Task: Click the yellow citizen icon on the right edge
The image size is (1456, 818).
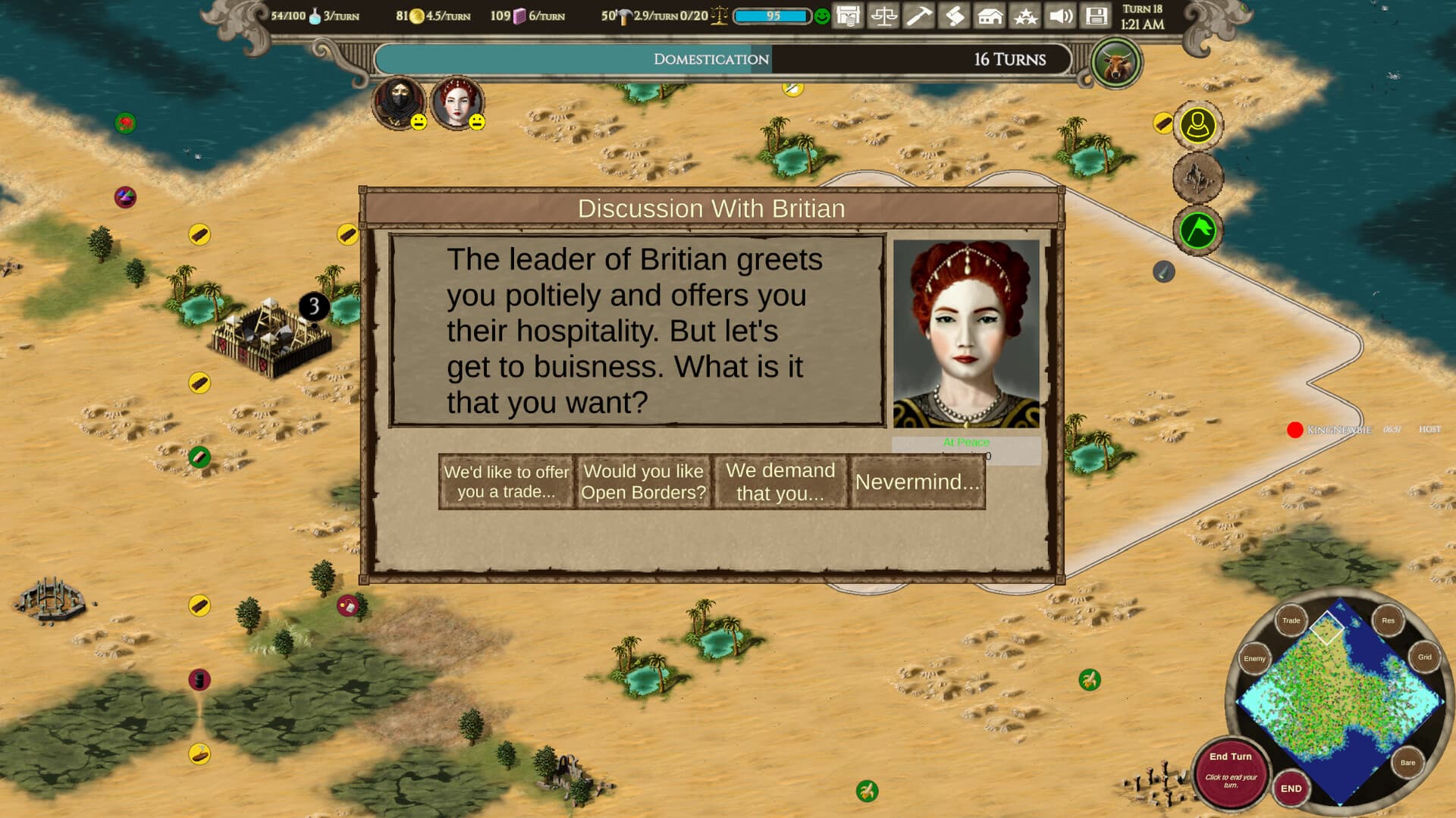Action: [x=1197, y=126]
